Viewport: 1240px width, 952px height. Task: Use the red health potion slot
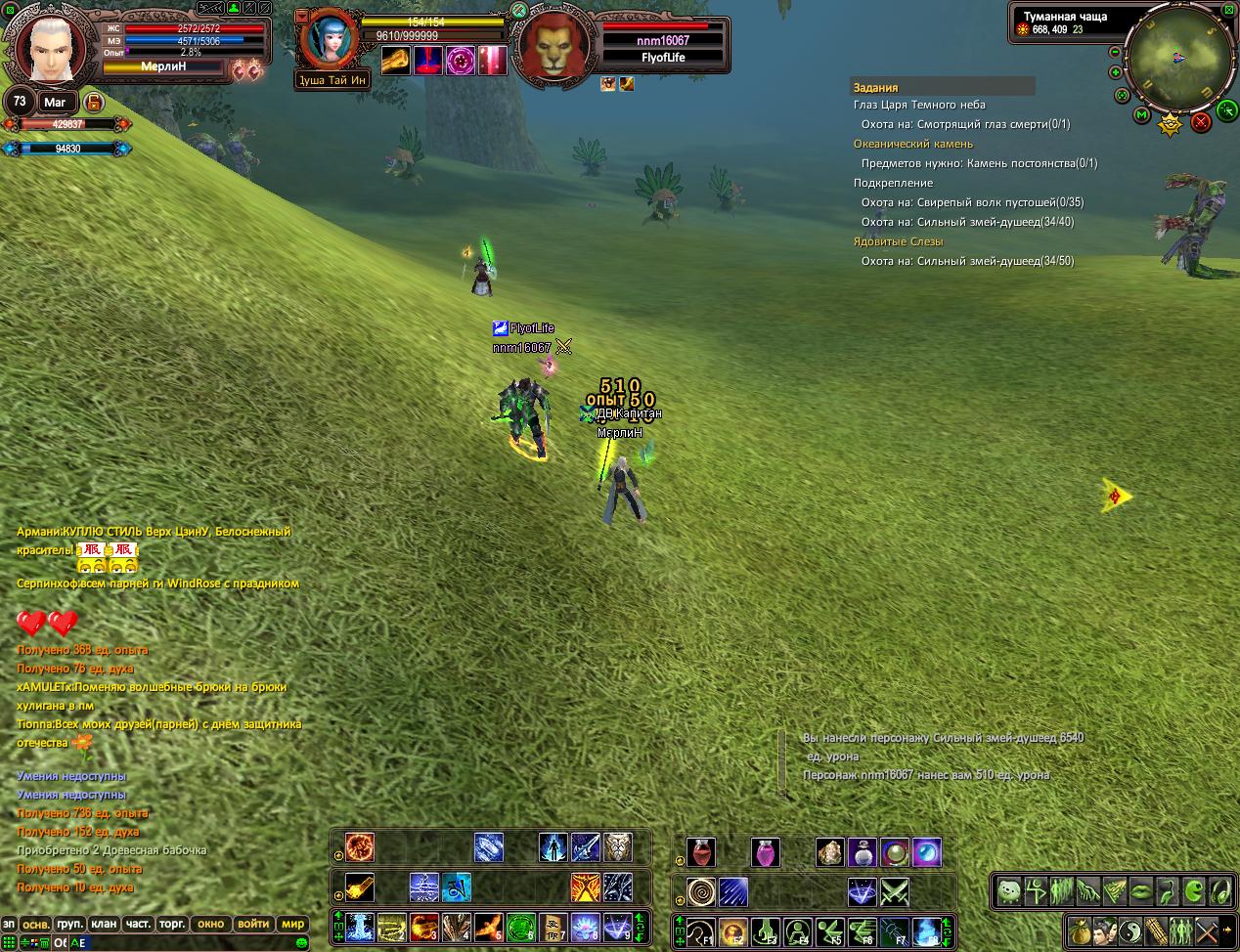[700, 852]
